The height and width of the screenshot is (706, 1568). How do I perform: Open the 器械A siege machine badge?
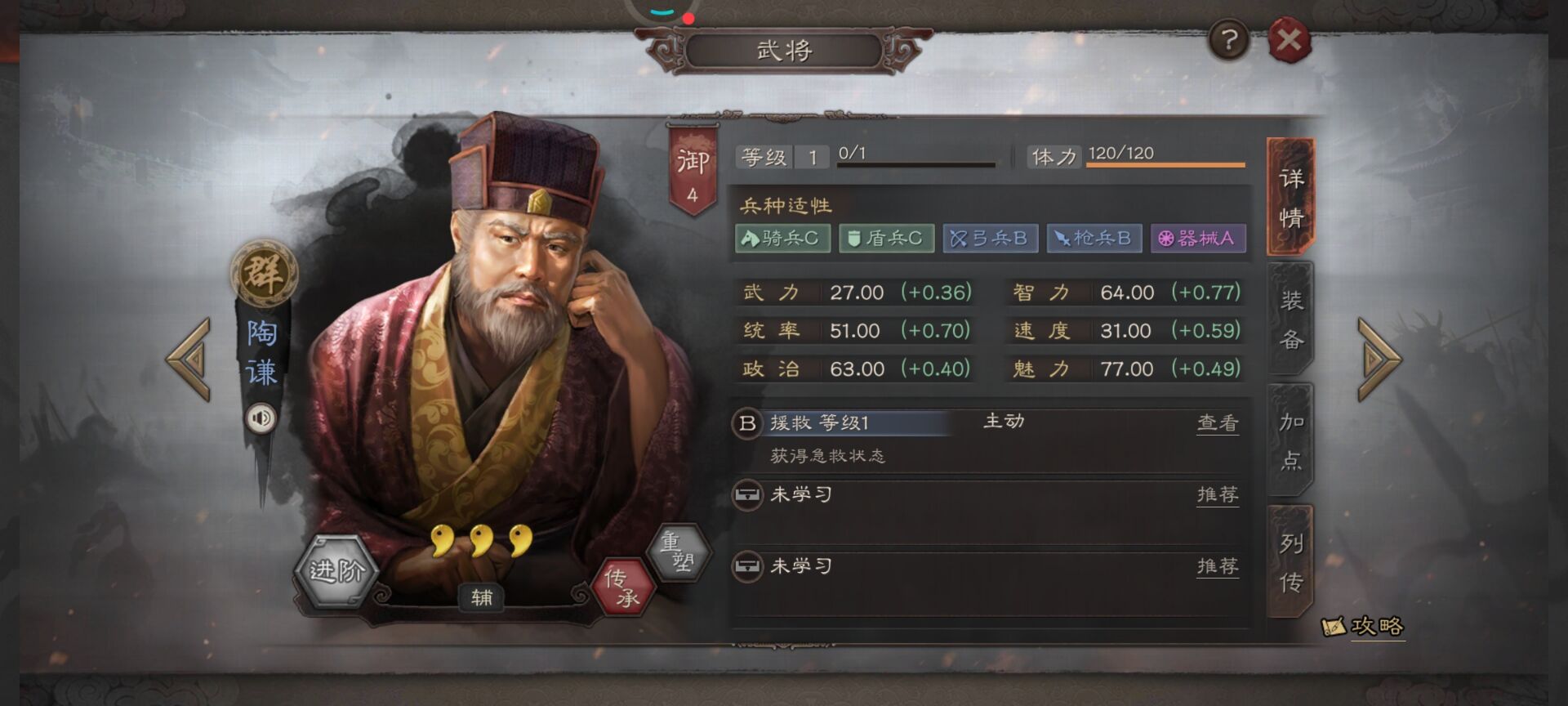pos(1197,239)
